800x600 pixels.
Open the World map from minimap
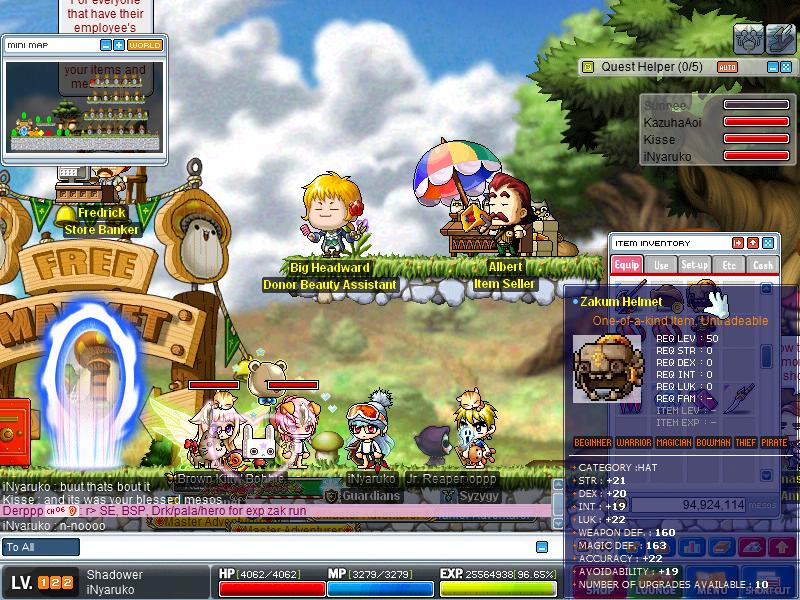click(x=146, y=45)
